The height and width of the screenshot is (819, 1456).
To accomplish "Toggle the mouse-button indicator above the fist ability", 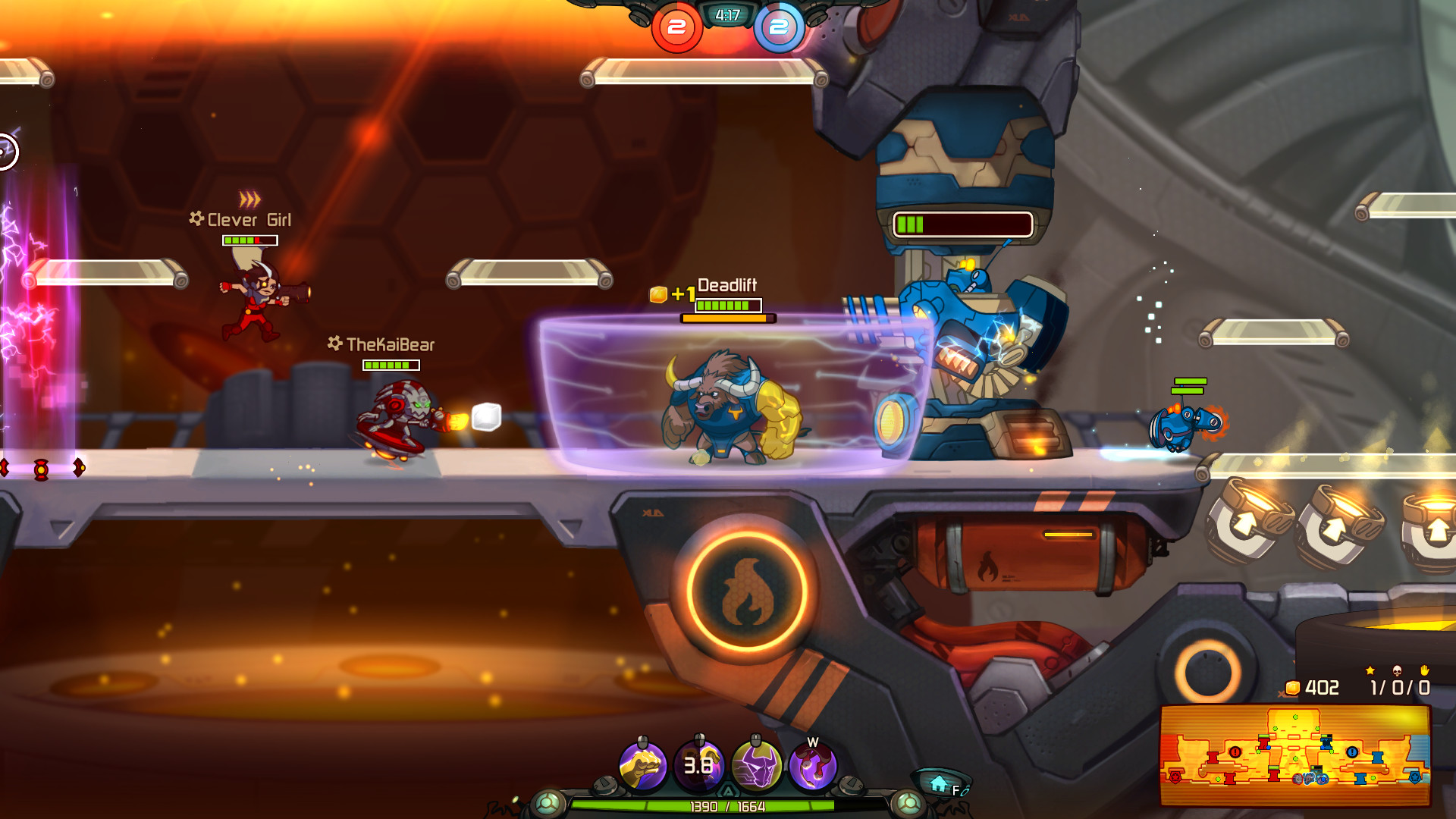I will (x=642, y=740).
